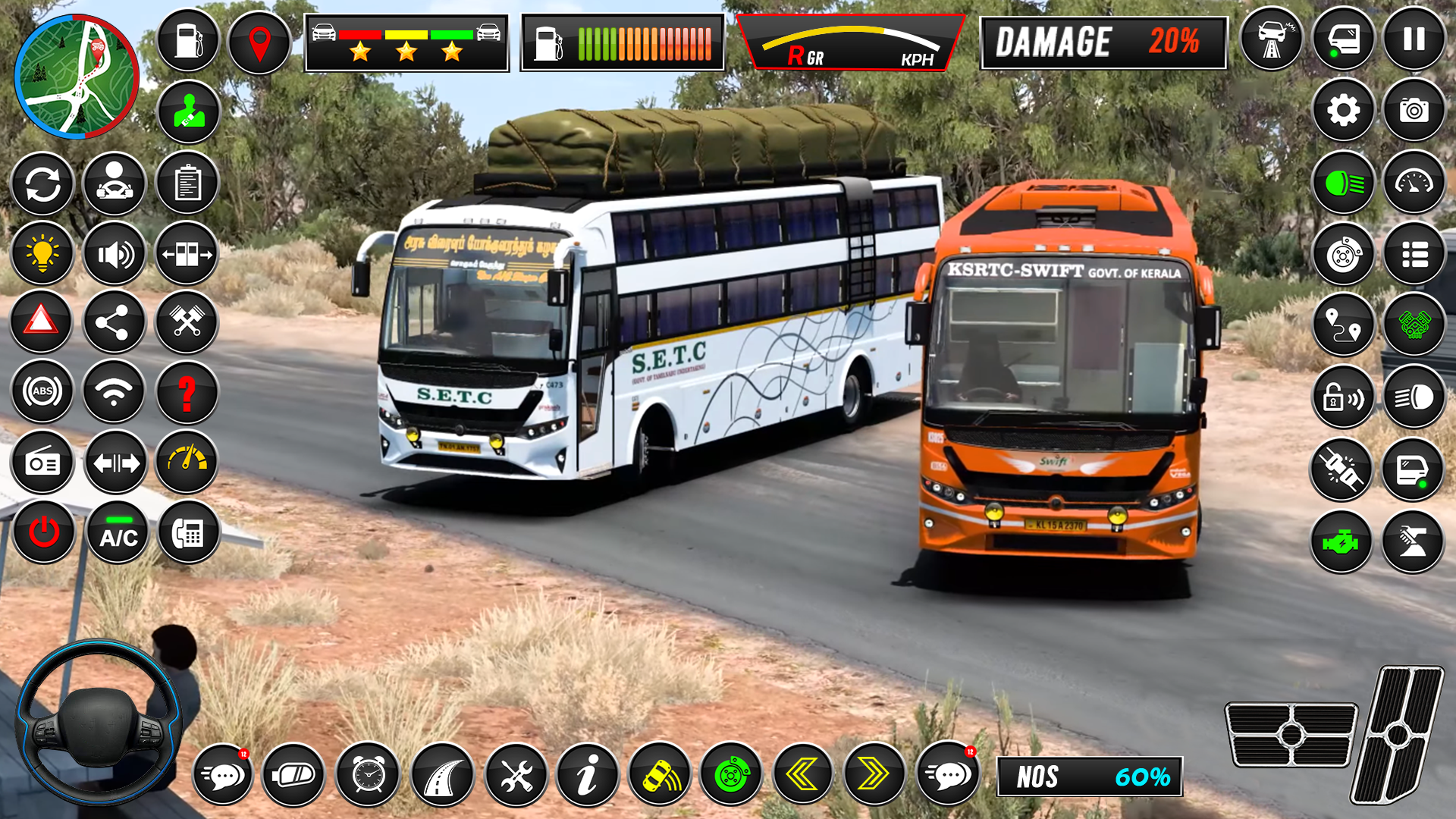Tap the info icon in the bottom toolbar

point(591,775)
